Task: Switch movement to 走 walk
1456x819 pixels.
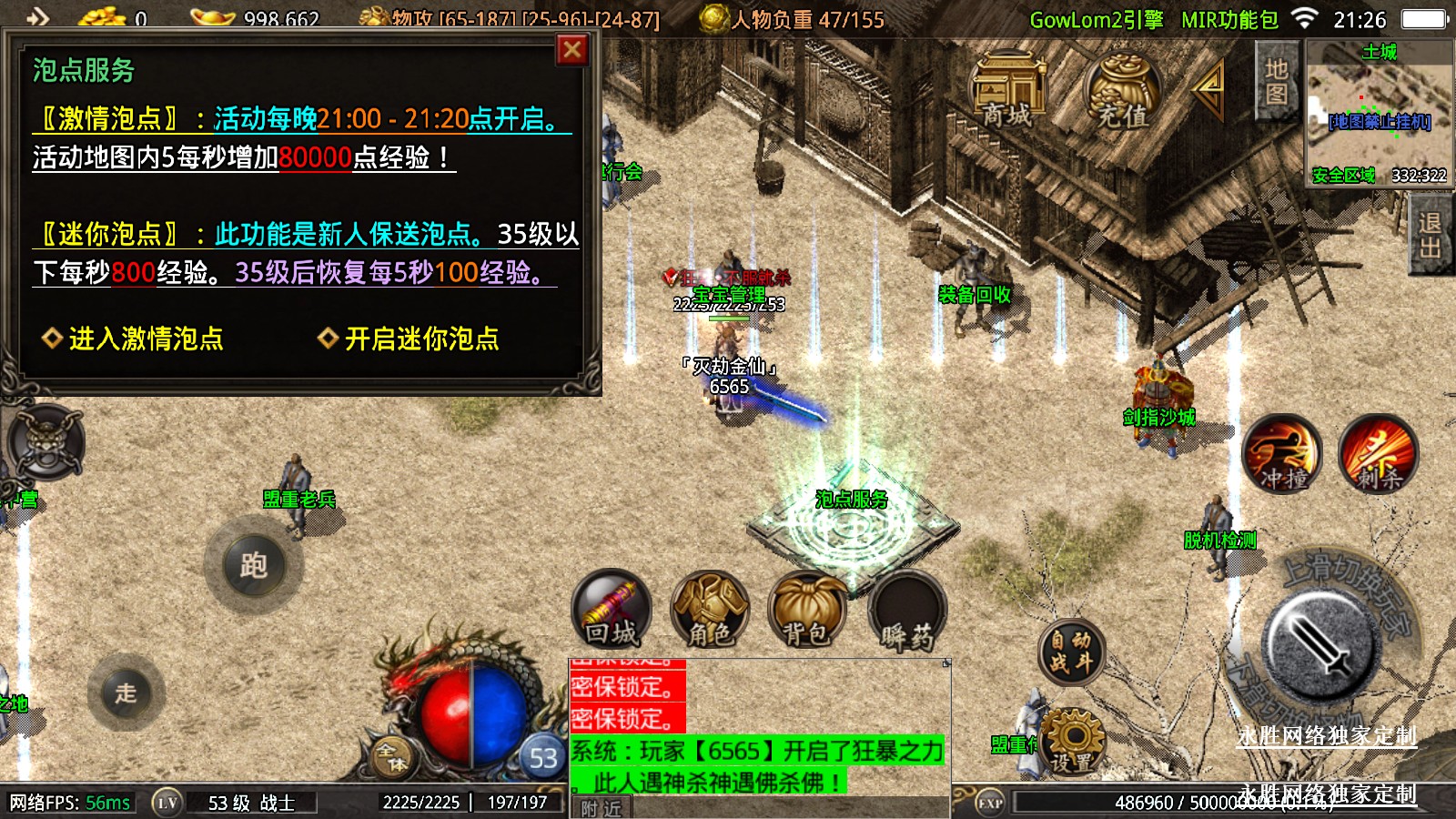Action: click(x=126, y=693)
